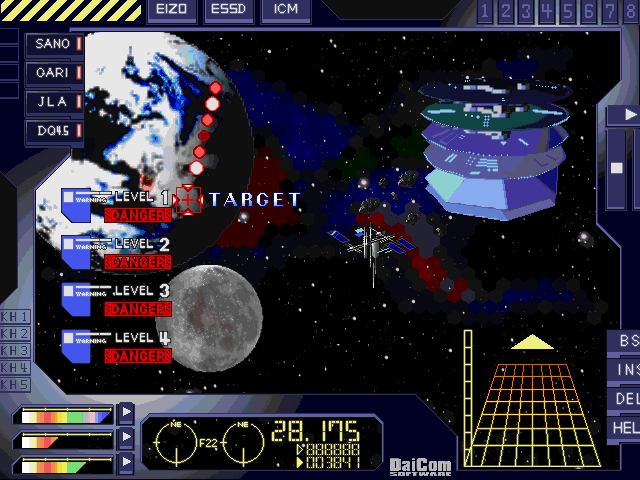The width and height of the screenshot is (640, 480).
Task: Open the ESSD panel
Action: coord(229,11)
